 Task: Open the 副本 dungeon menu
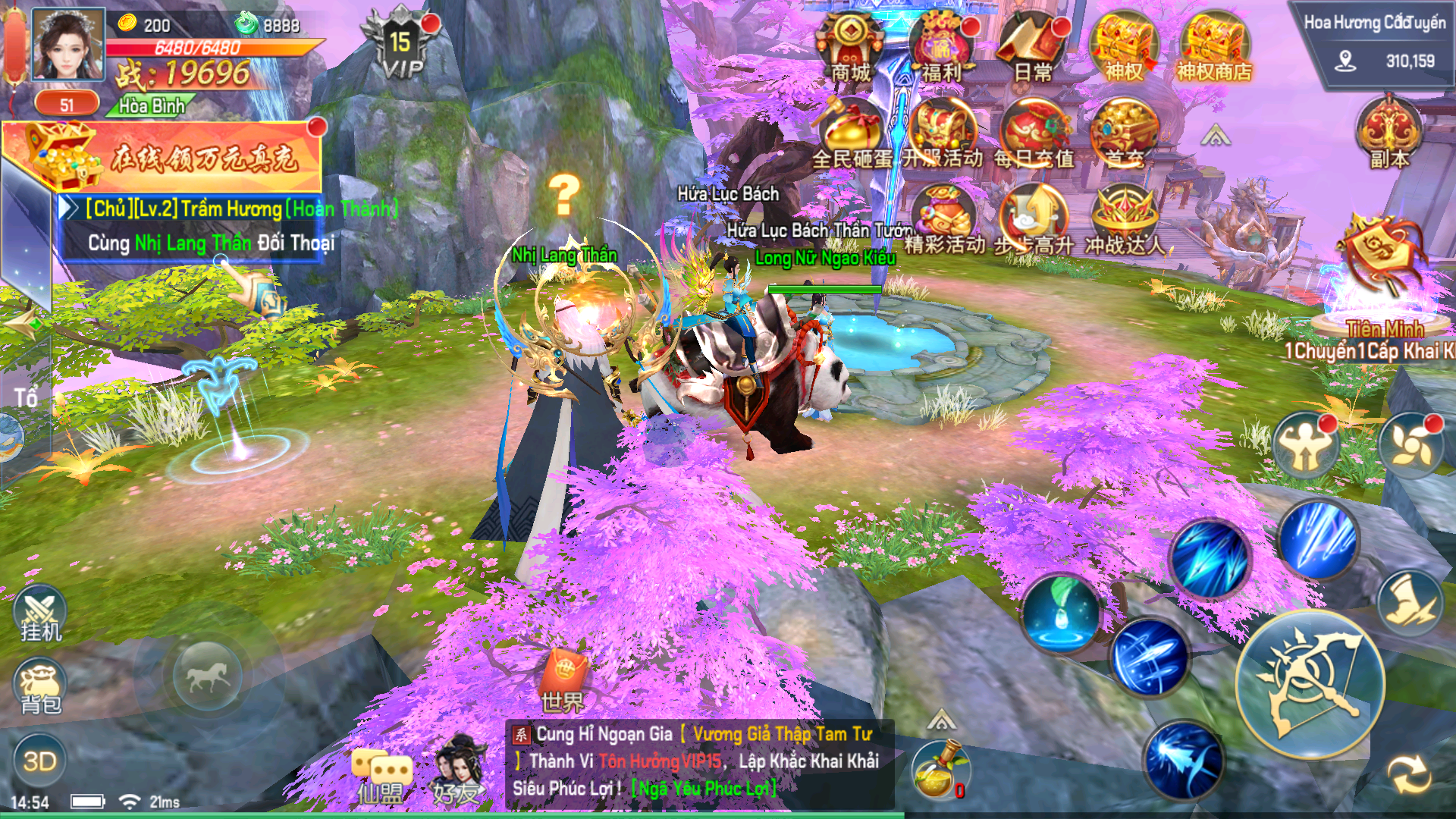click(1389, 133)
